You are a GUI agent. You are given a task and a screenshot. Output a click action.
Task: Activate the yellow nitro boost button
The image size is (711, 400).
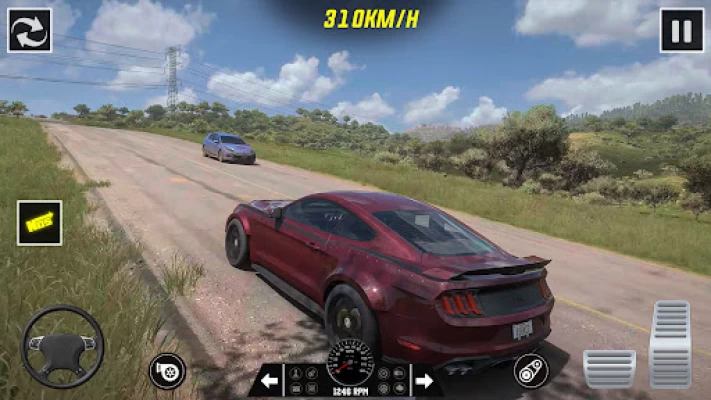coord(40,223)
